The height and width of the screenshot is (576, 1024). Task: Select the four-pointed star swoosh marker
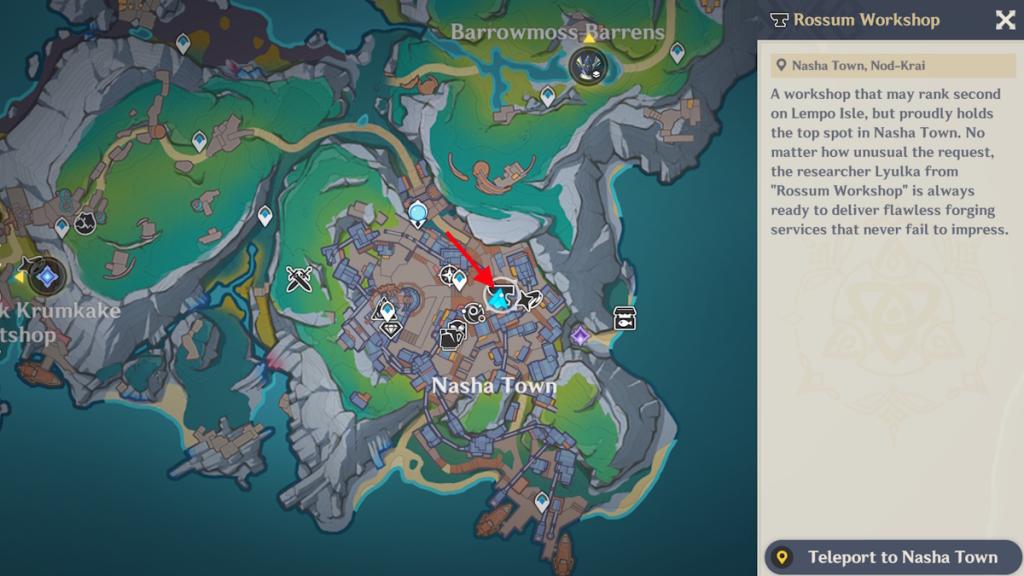tap(530, 299)
